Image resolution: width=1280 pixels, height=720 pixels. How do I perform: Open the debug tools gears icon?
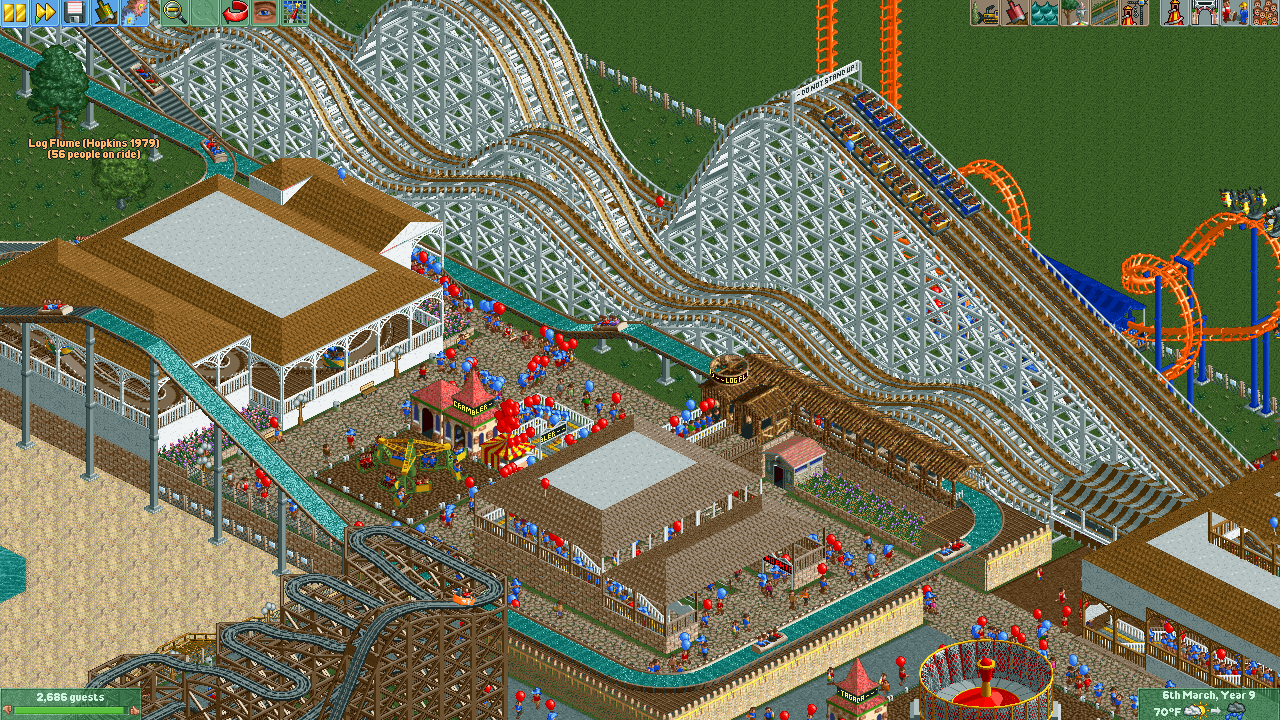(134, 12)
